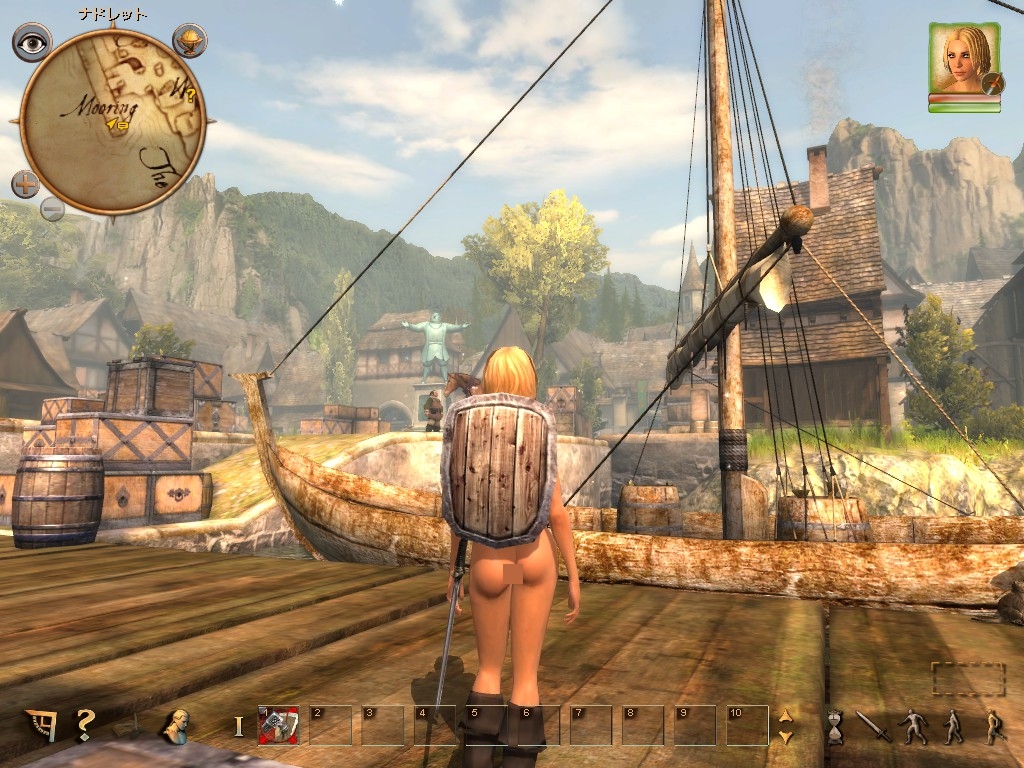This screenshot has width=1024, height=768.
Task: Click the circular Mooring minimap
Action: (112, 120)
